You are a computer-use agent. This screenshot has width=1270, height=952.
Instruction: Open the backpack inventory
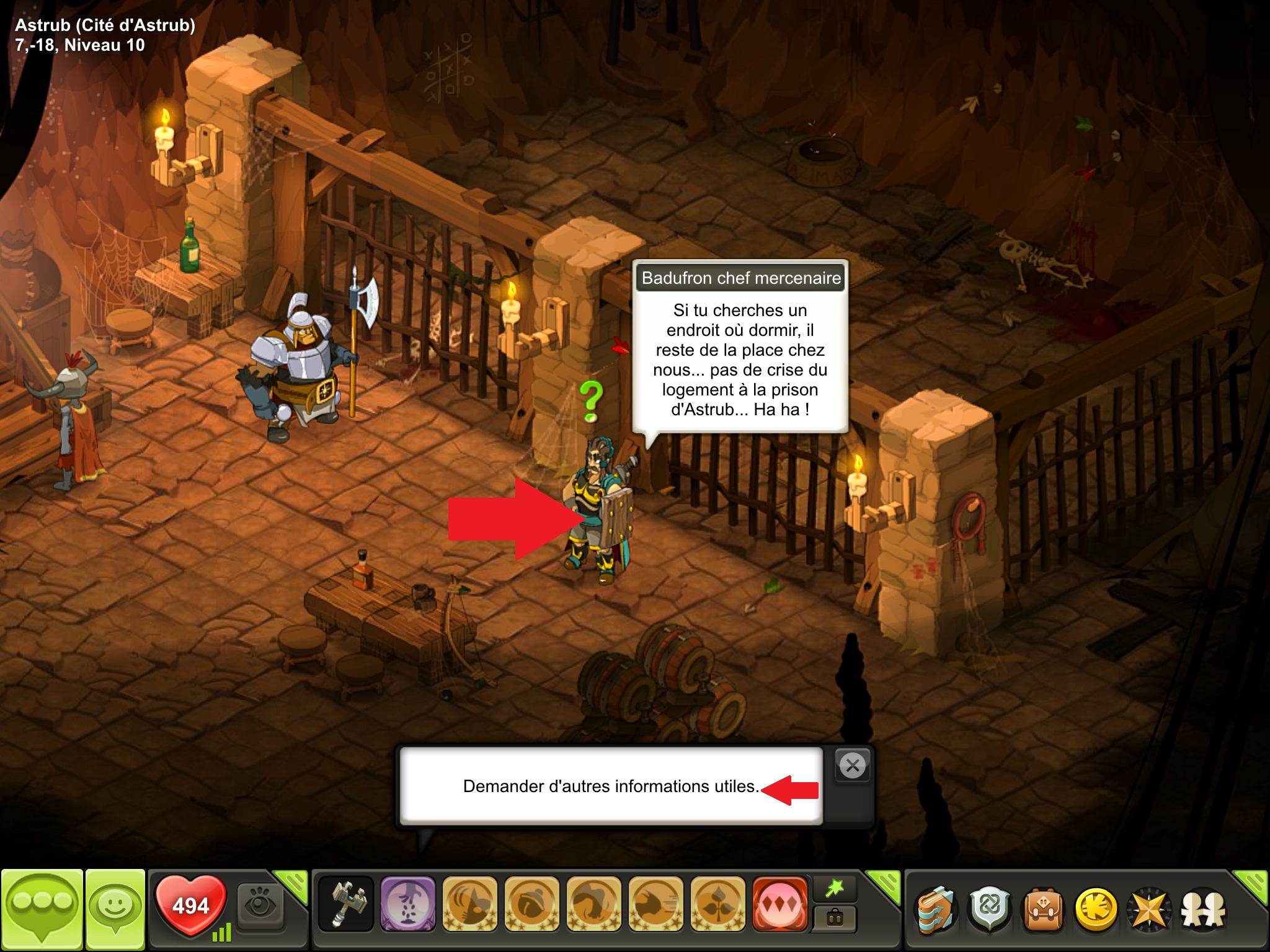(x=1043, y=910)
